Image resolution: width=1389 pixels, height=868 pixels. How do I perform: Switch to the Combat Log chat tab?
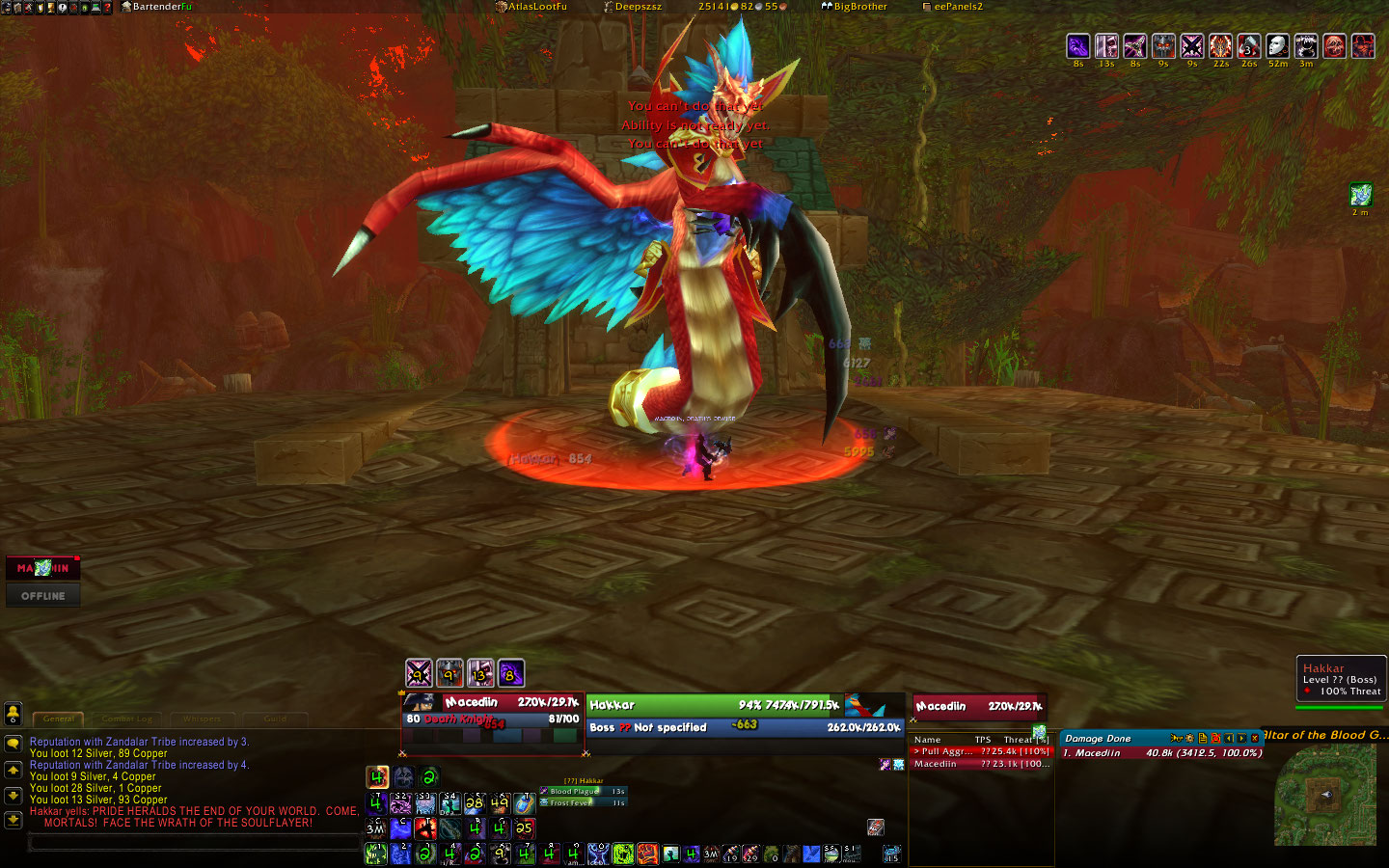tap(126, 719)
